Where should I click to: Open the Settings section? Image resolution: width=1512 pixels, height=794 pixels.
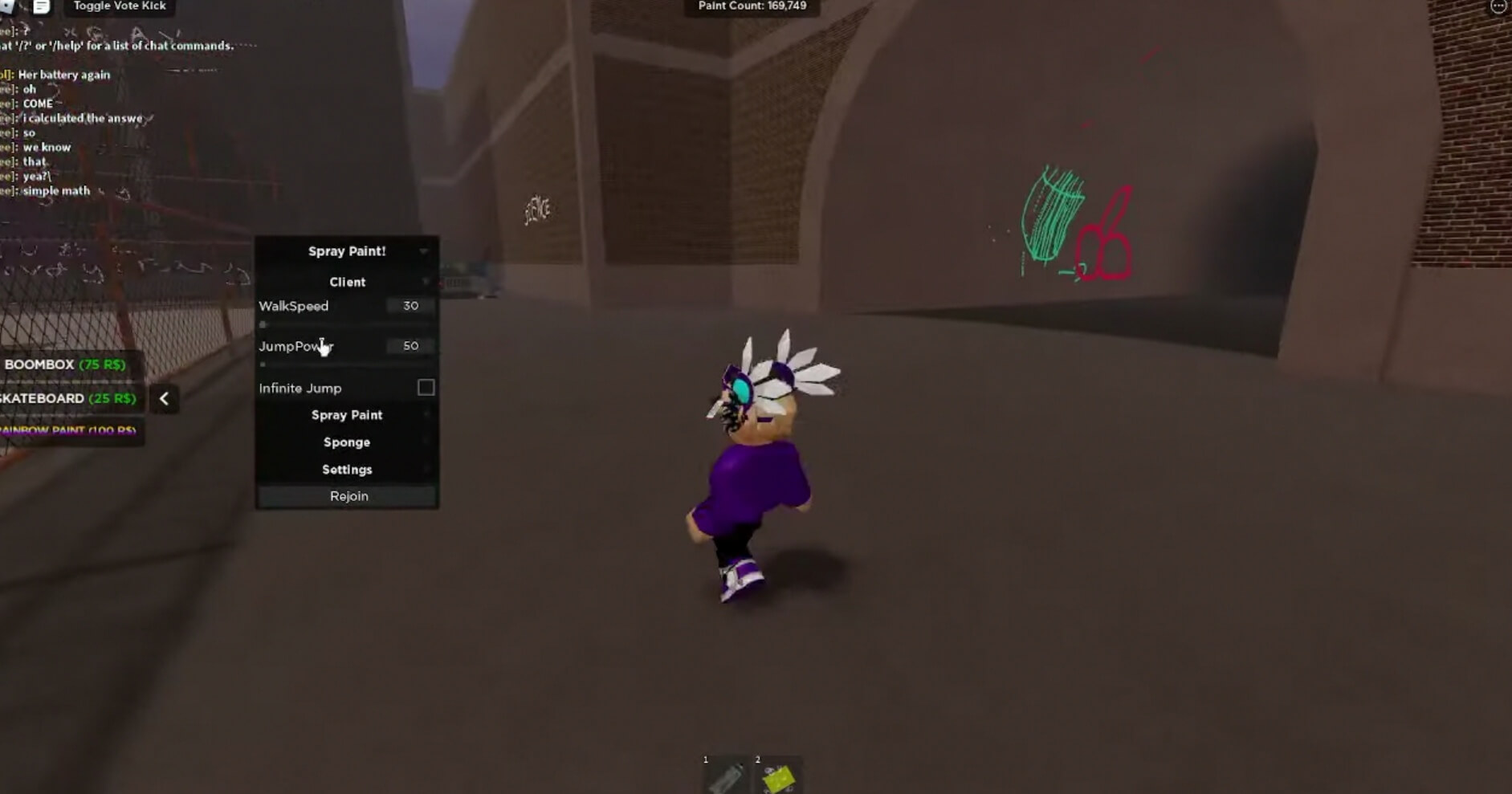click(x=347, y=470)
